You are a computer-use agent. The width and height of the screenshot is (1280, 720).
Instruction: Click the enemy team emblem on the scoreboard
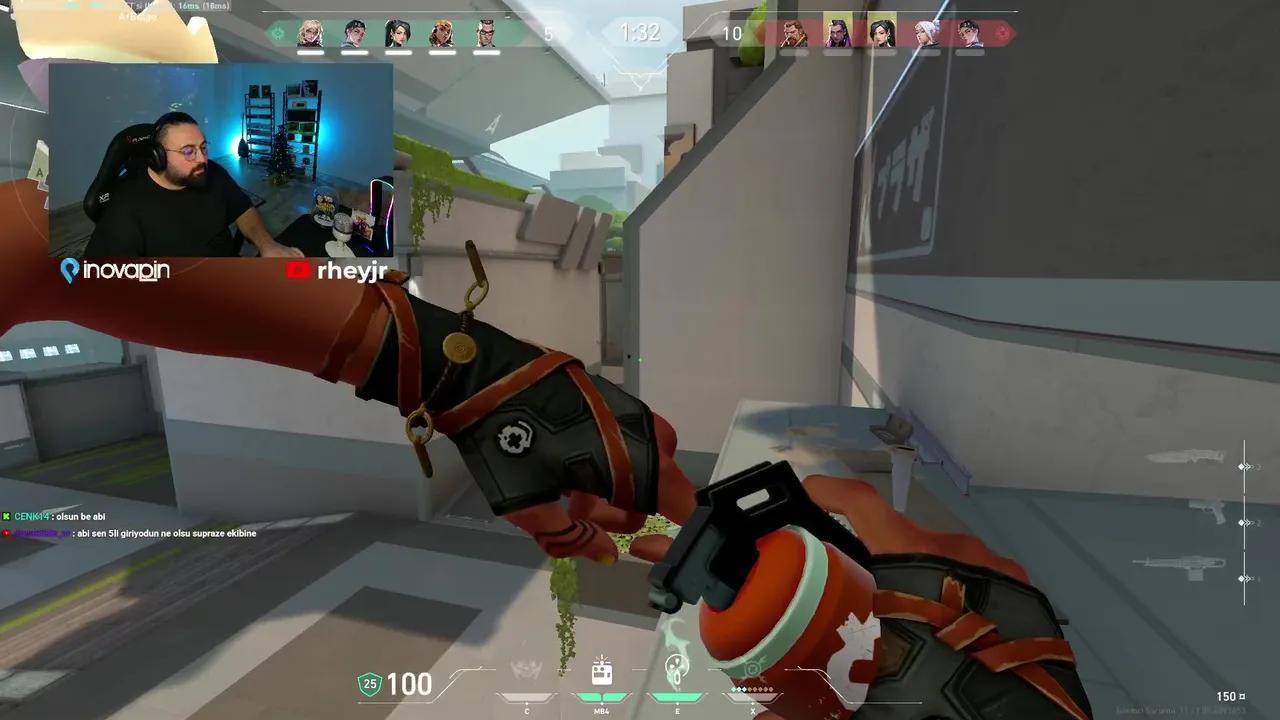coord(1002,33)
